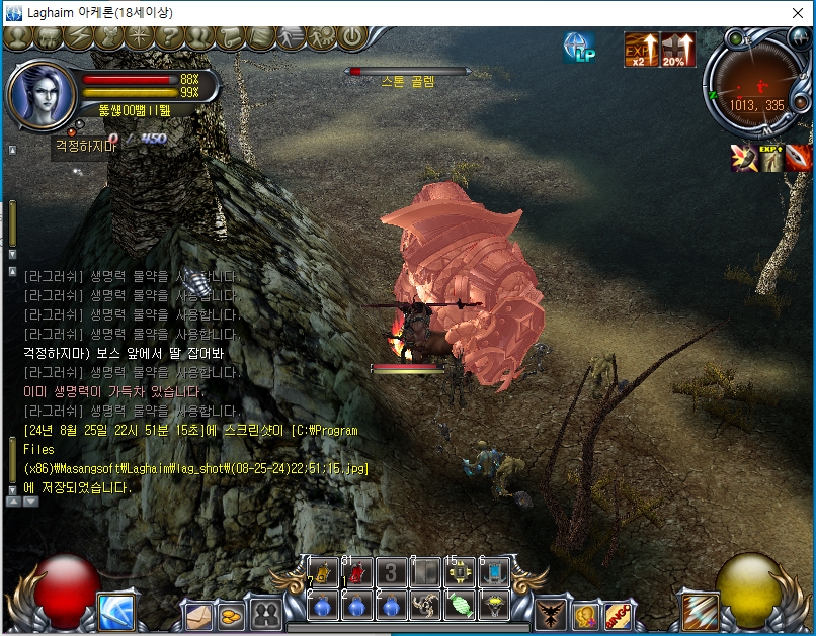Activate the blue slash skill by red orb
This screenshot has width=816, height=636.
point(116,611)
